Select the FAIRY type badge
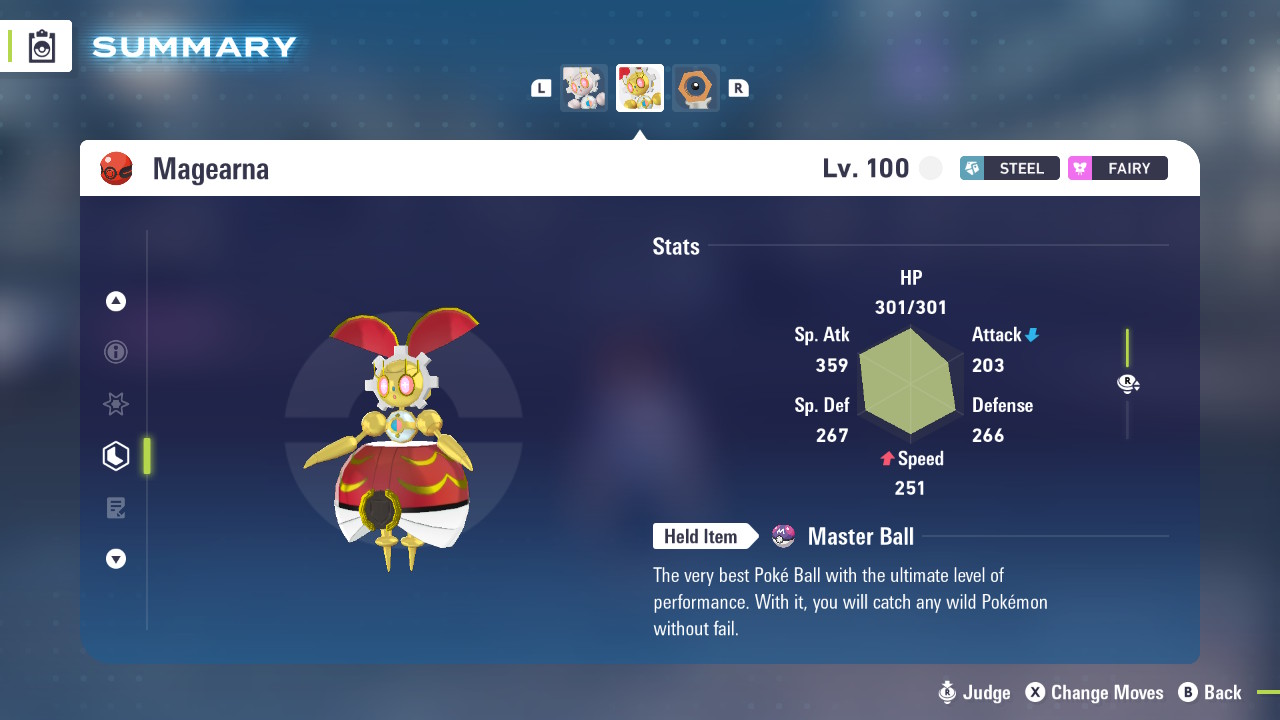The image size is (1280, 720). 1117,168
